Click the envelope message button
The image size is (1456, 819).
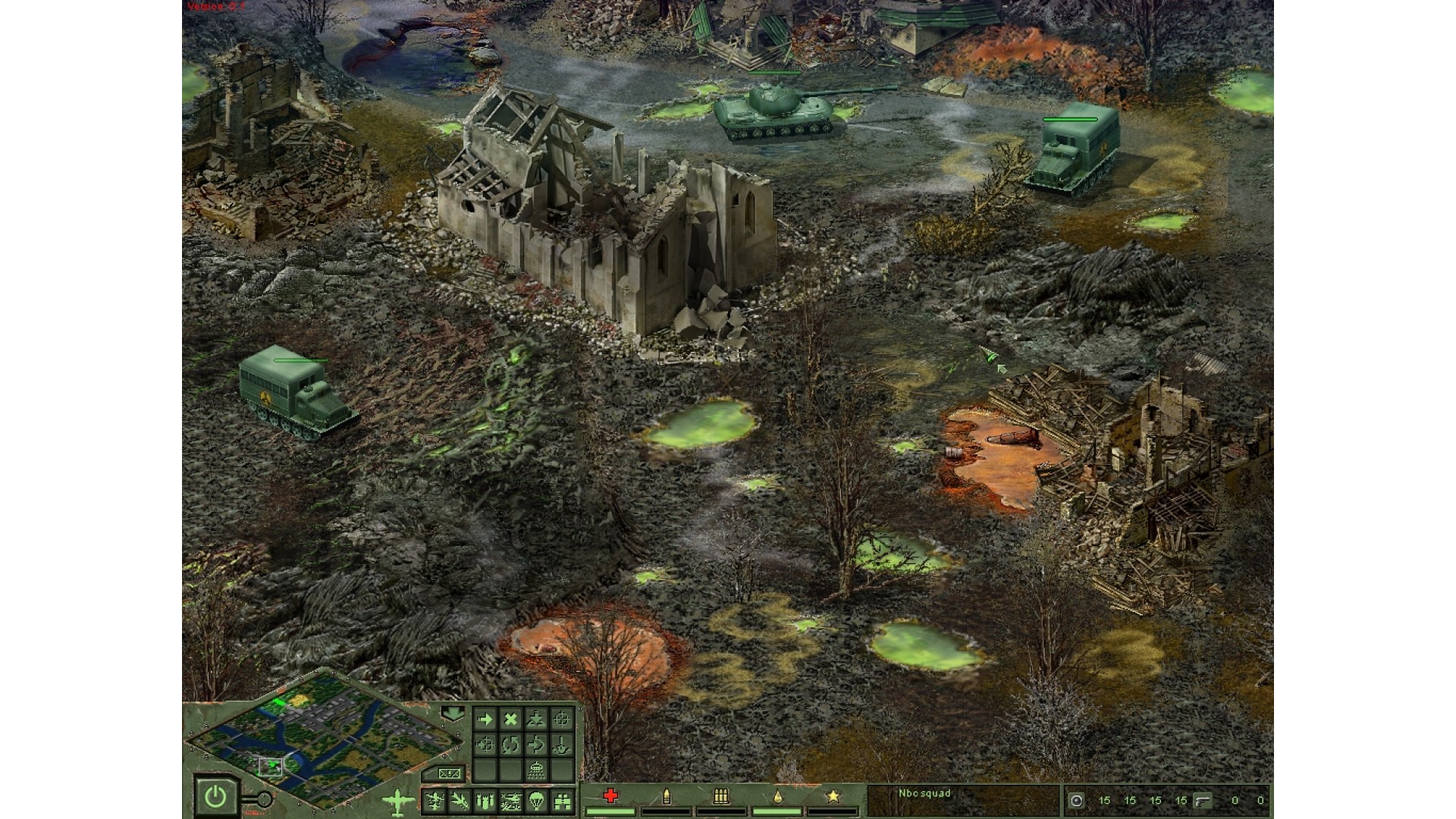447,773
